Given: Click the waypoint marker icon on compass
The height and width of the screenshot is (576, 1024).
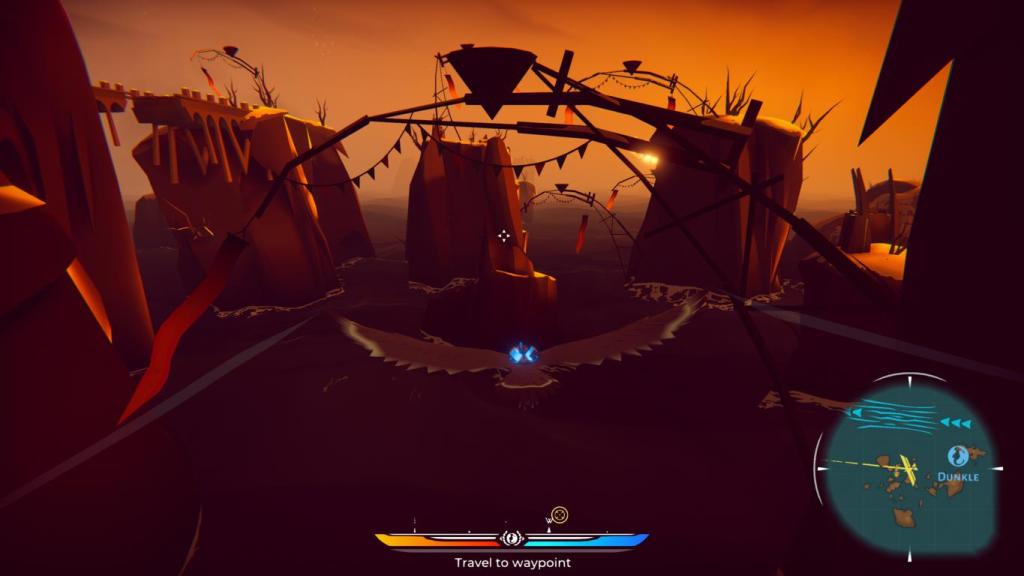Looking at the screenshot, I should 560,515.
